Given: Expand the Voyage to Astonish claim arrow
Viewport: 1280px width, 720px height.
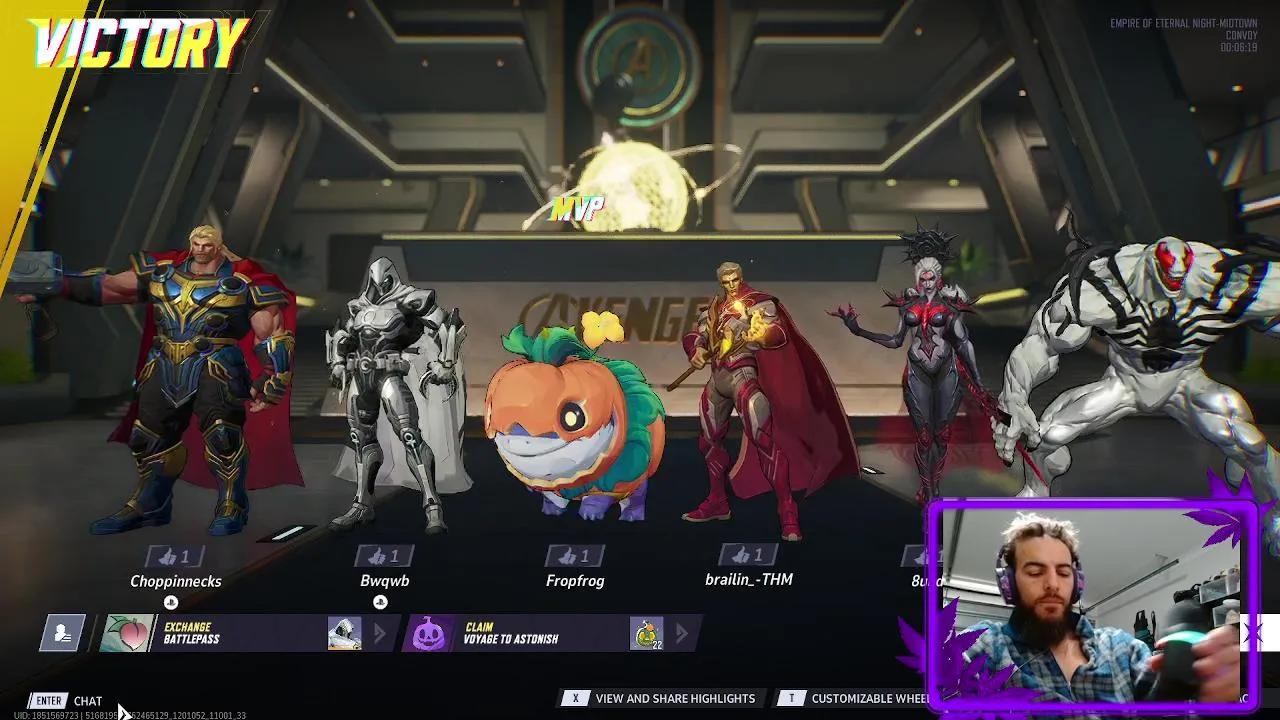Looking at the screenshot, I should 682,632.
